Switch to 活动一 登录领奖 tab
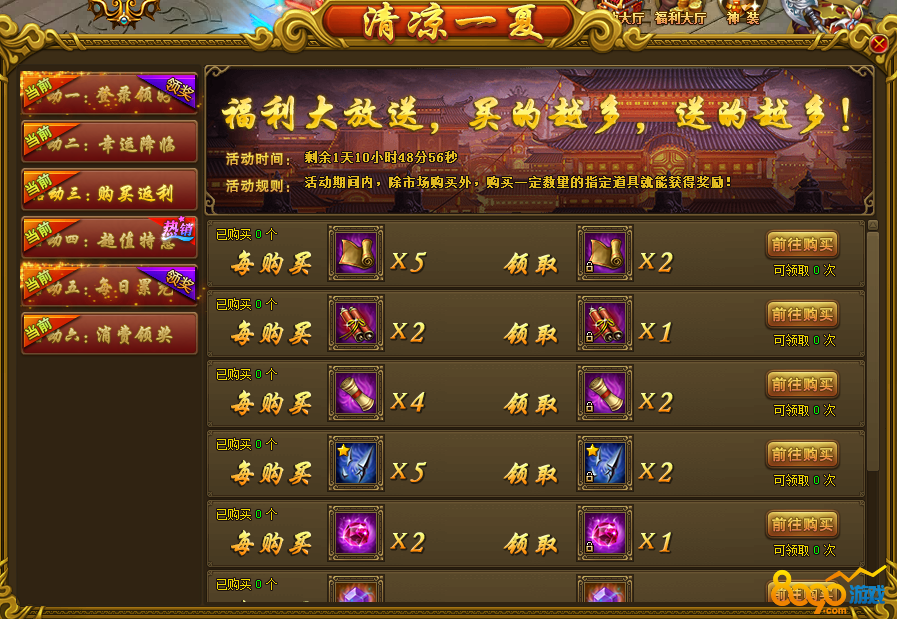The height and width of the screenshot is (619, 897). pyautogui.click(x=109, y=93)
